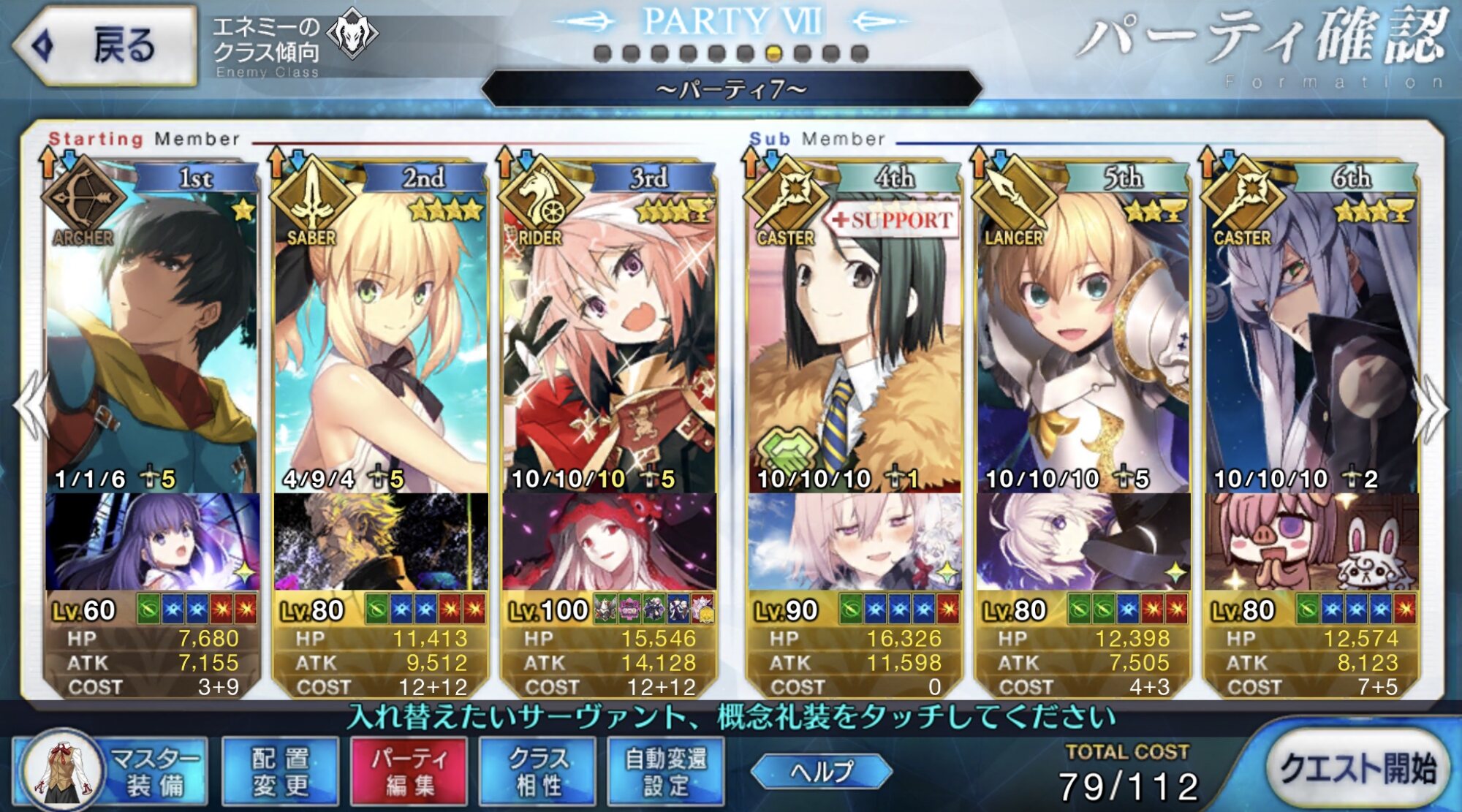Change the Archer's purple-haired girl craft essence
1462x812 pixels.
click(152, 542)
